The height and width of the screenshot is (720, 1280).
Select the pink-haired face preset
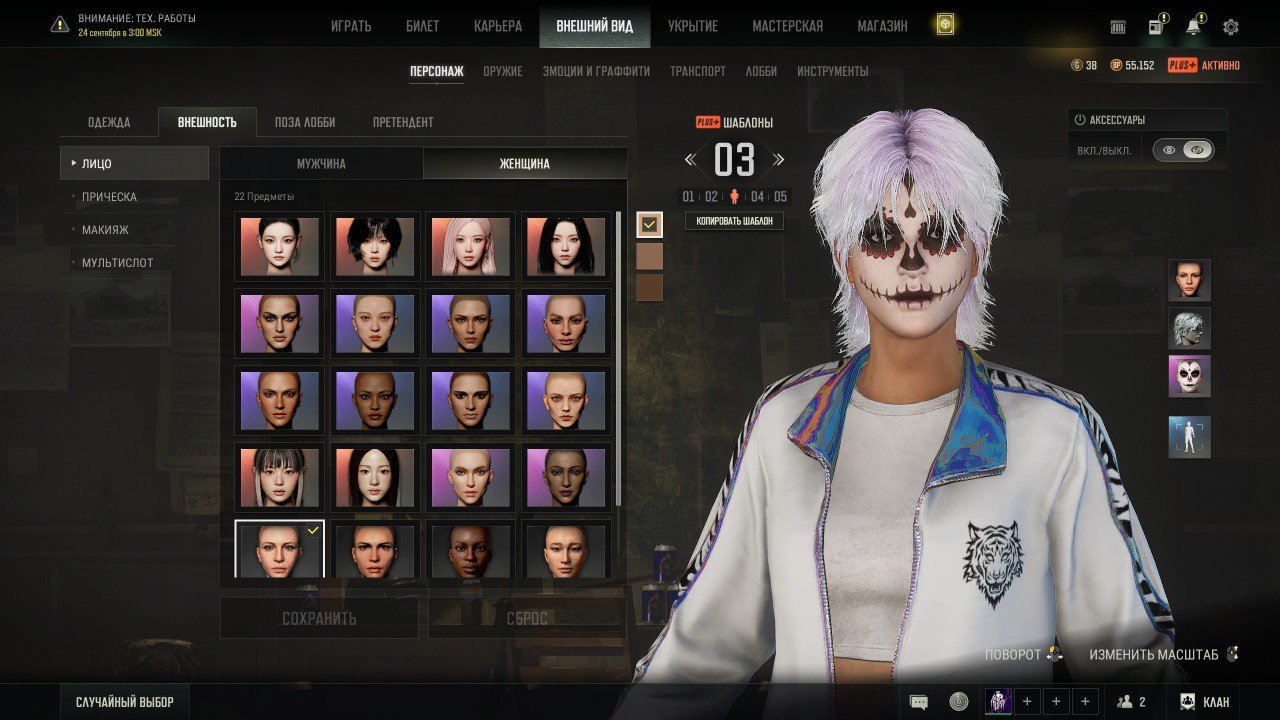point(470,246)
